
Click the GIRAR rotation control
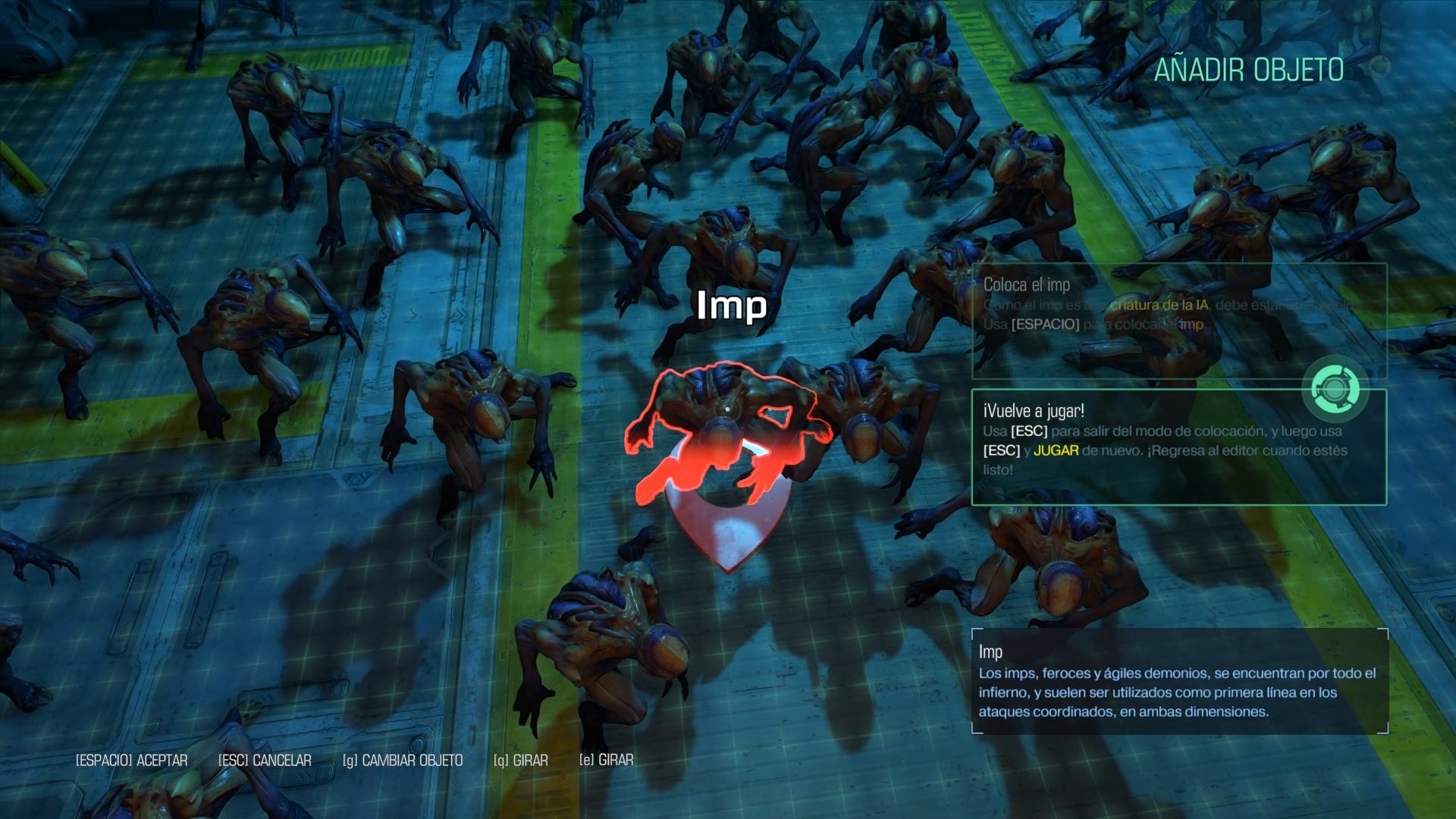pyautogui.click(x=531, y=760)
